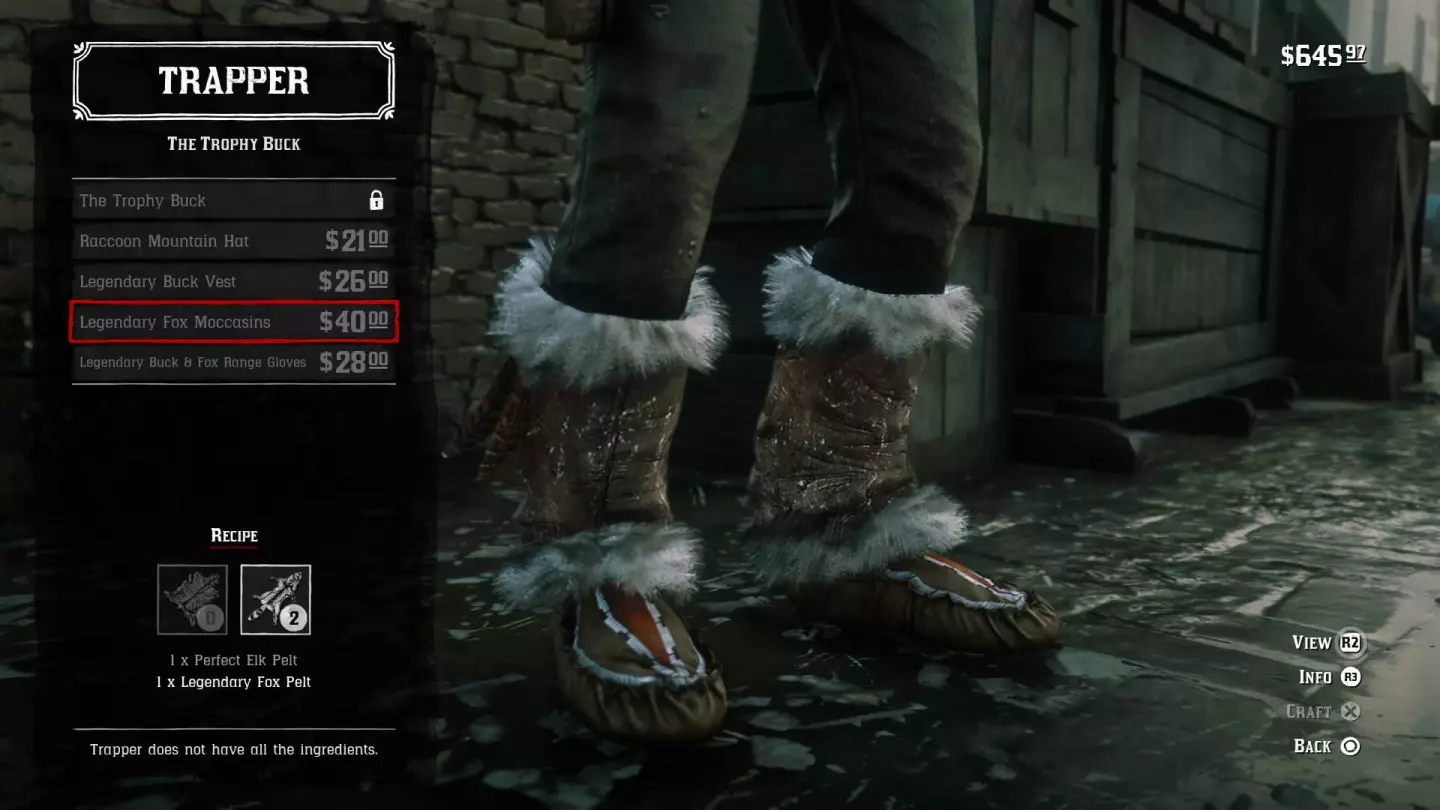The height and width of the screenshot is (810, 1440).
Task: Click the X button icon beside Craft
Action: 1351,711
